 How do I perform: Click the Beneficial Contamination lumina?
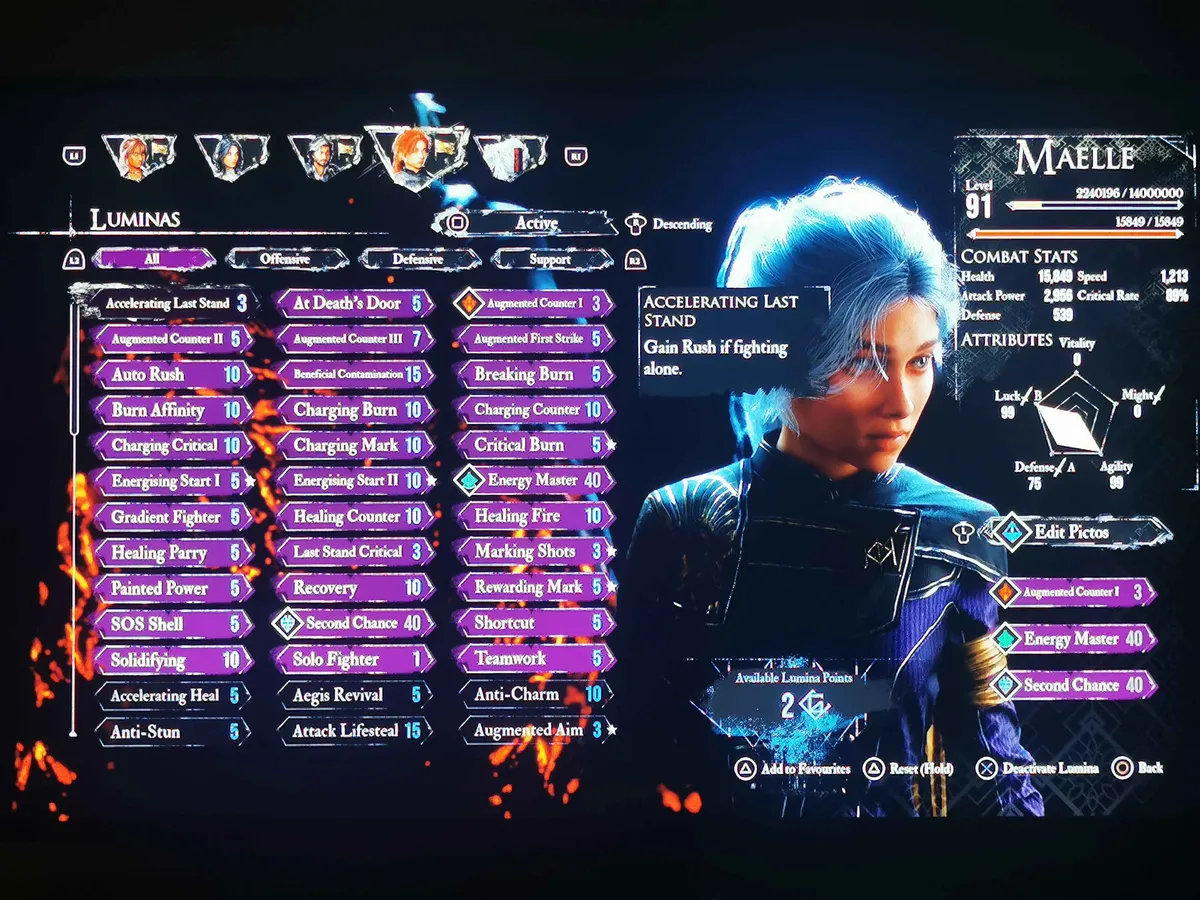(x=350, y=374)
